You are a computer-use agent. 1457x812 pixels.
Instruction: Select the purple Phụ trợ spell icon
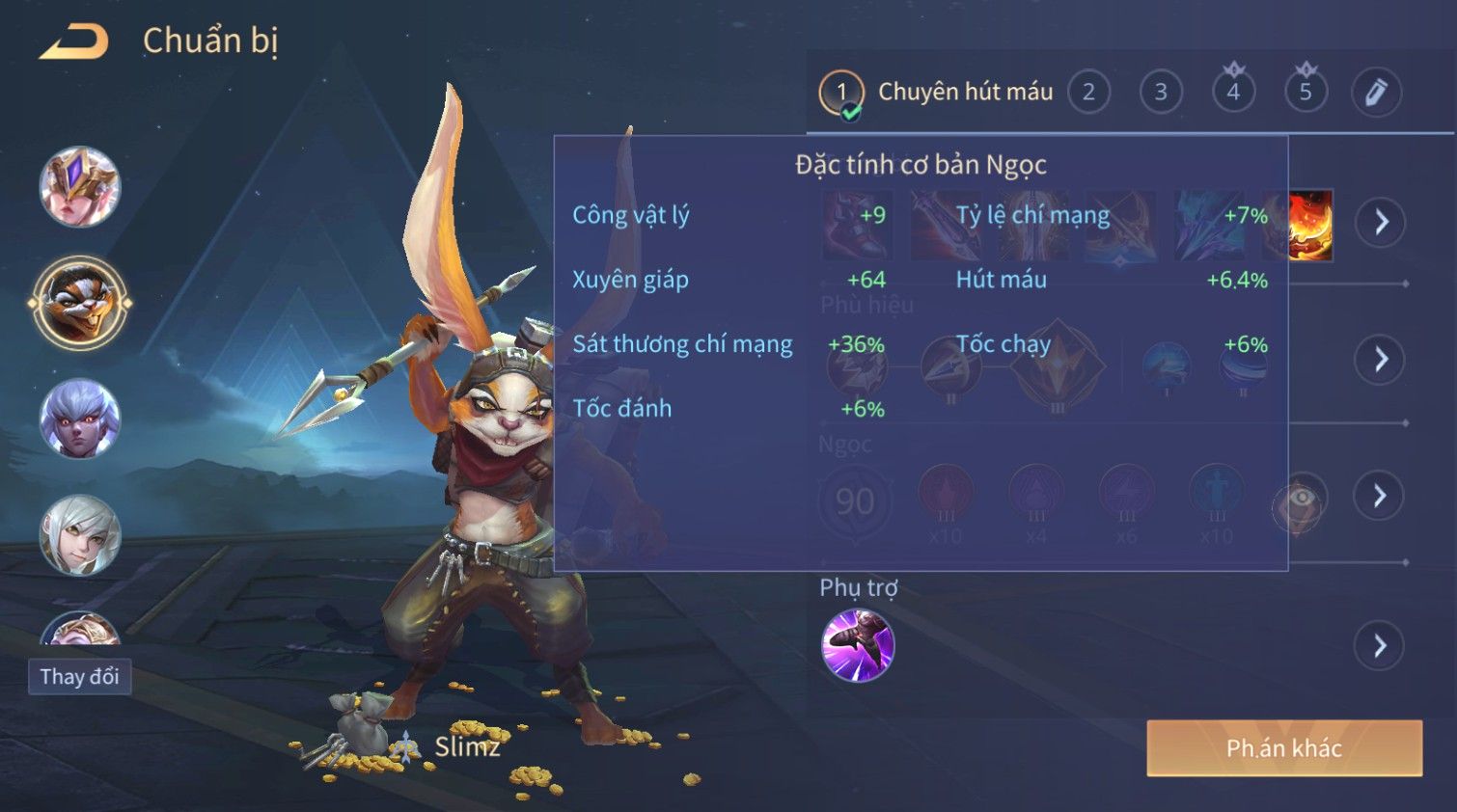[858, 645]
